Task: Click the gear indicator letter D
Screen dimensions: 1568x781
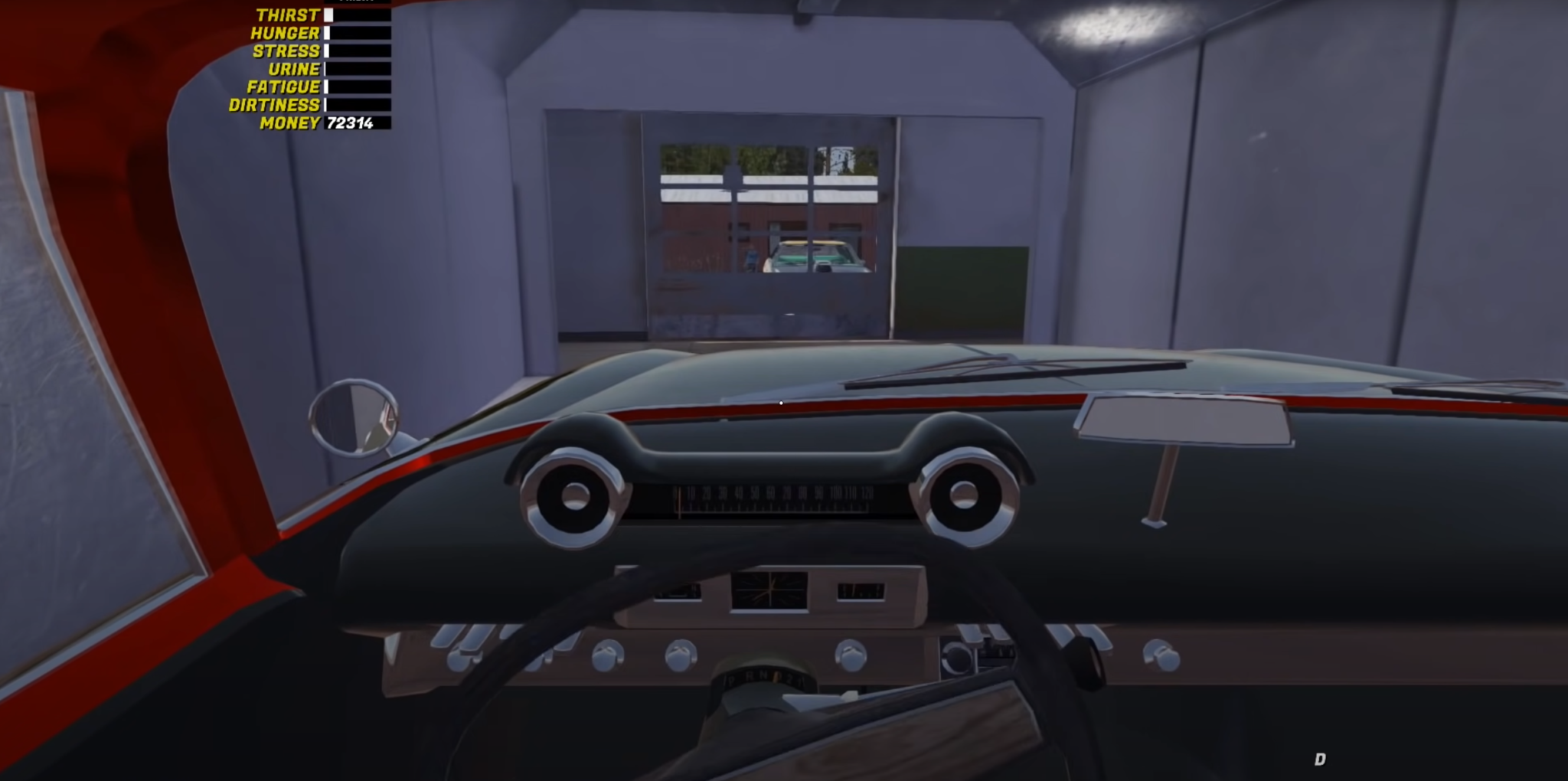Action: 1320,761
